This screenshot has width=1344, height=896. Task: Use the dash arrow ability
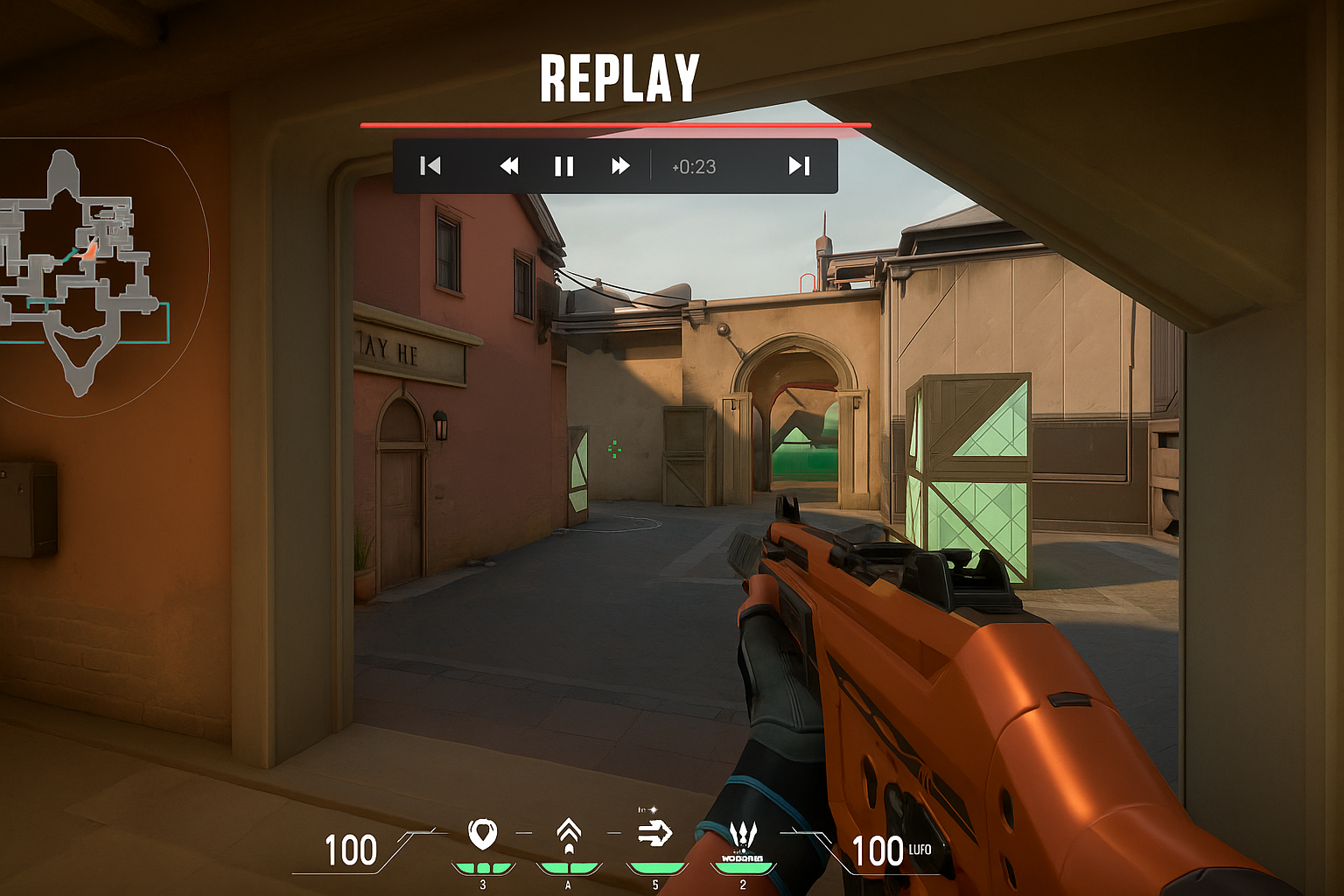(654, 833)
